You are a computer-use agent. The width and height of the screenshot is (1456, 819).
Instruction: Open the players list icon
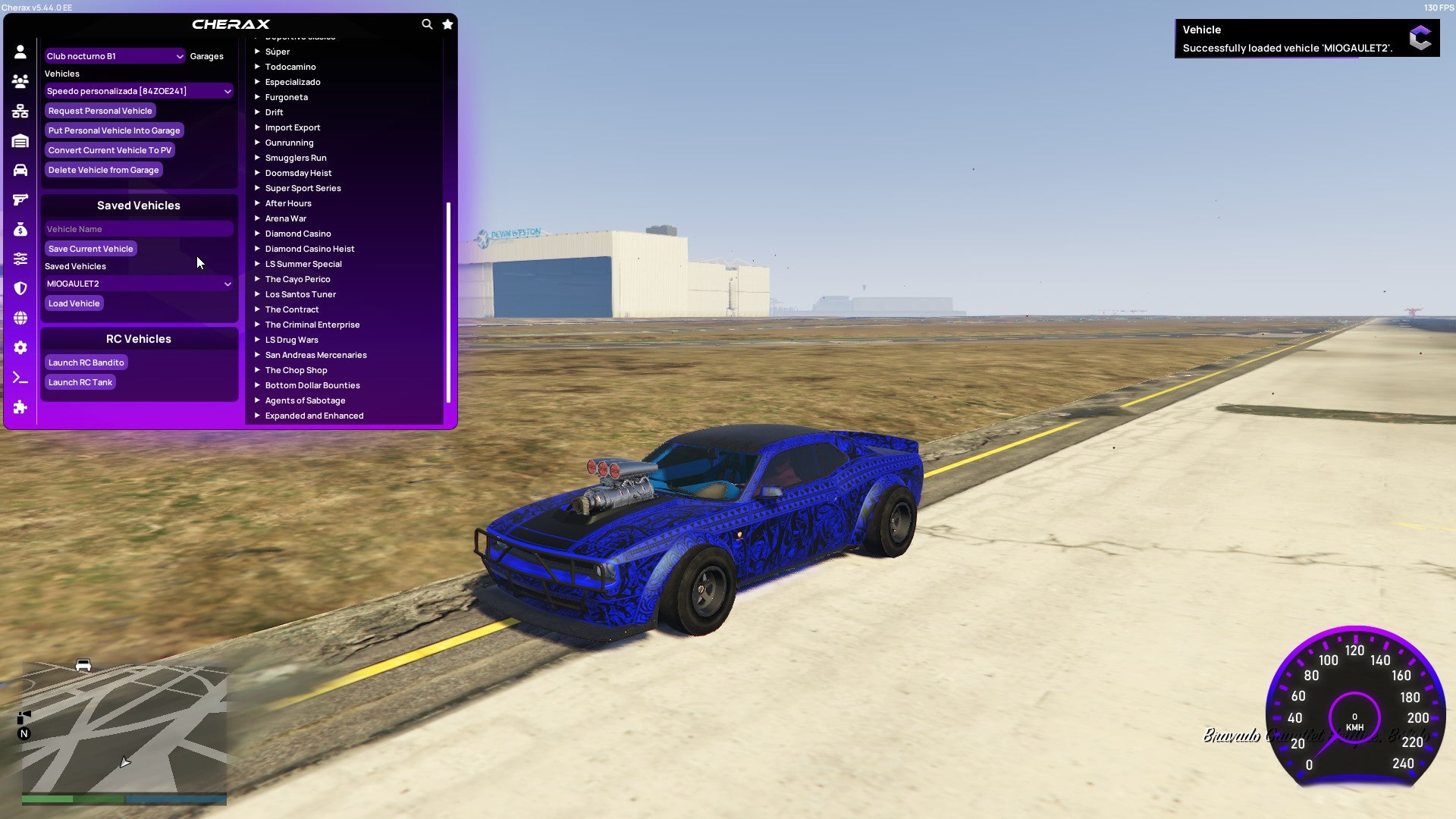click(20, 80)
